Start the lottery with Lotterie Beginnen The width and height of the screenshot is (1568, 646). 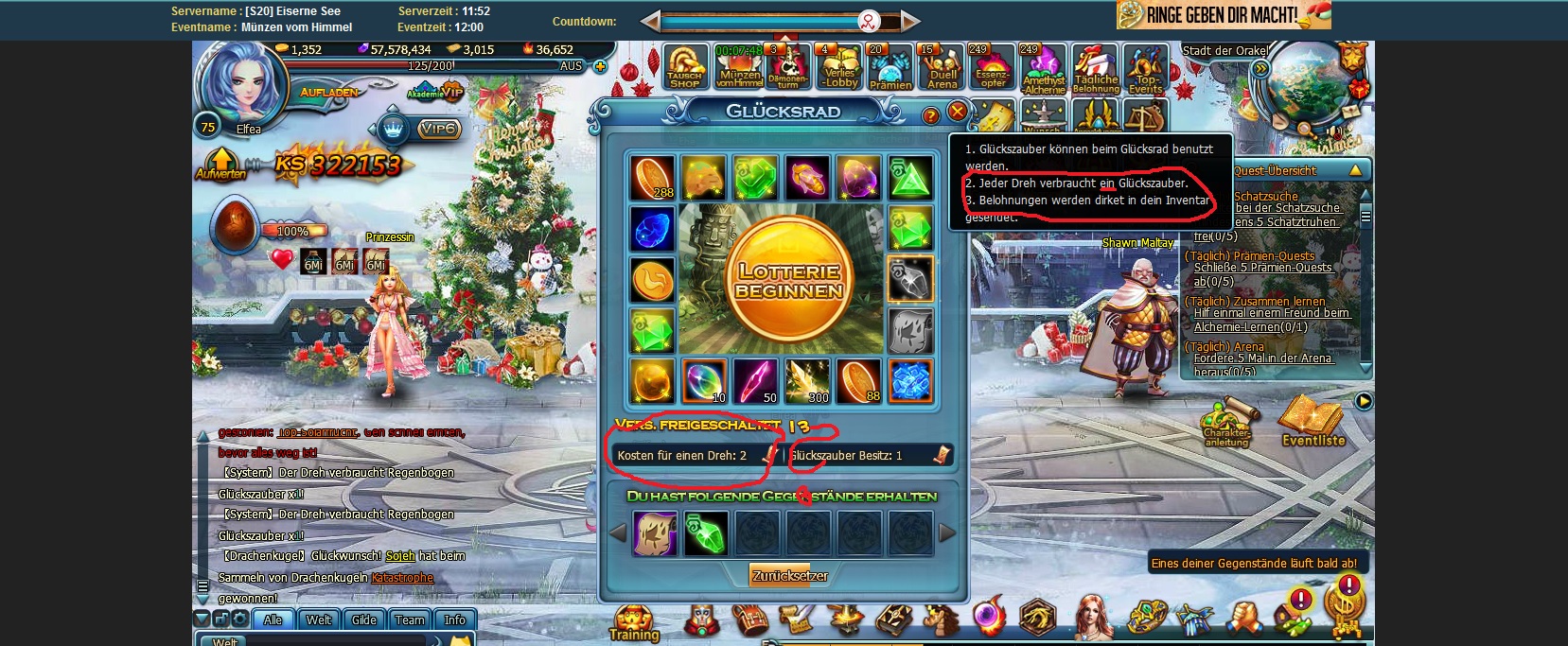coord(788,280)
